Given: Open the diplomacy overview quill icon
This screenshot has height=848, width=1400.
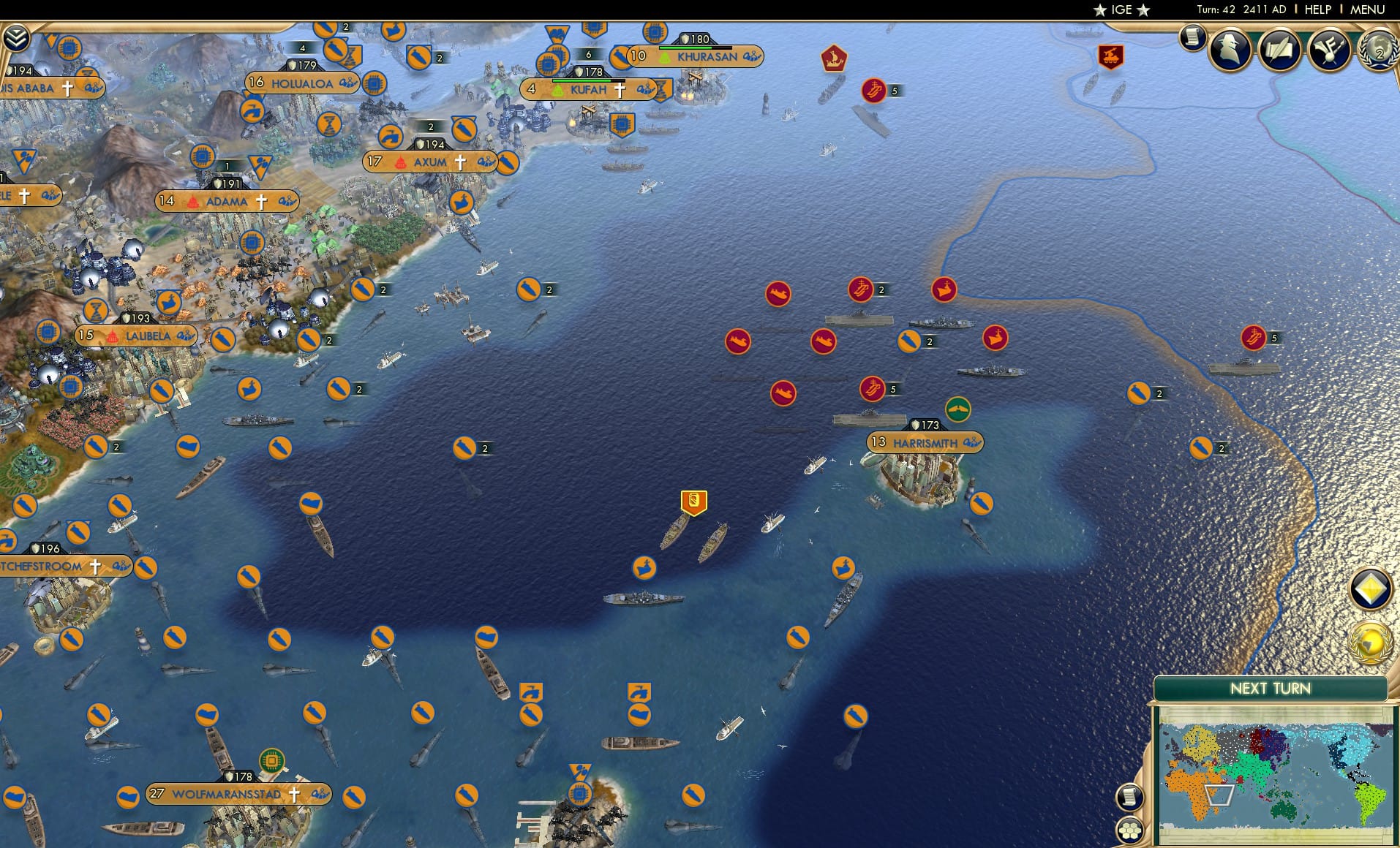Looking at the screenshot, I should click(x=1281, y=50).
